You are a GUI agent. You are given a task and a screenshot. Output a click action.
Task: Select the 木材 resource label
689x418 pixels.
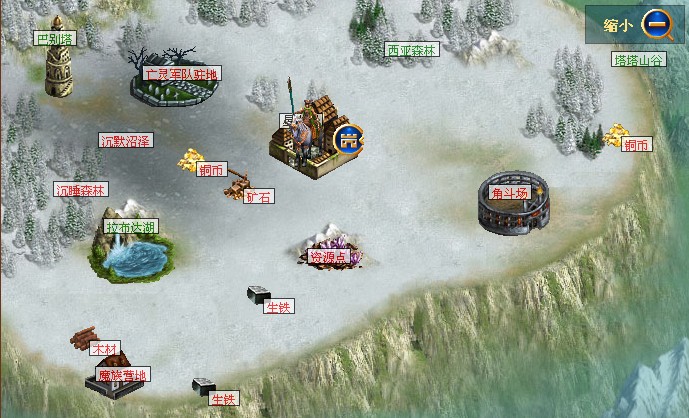coord(104,348)
